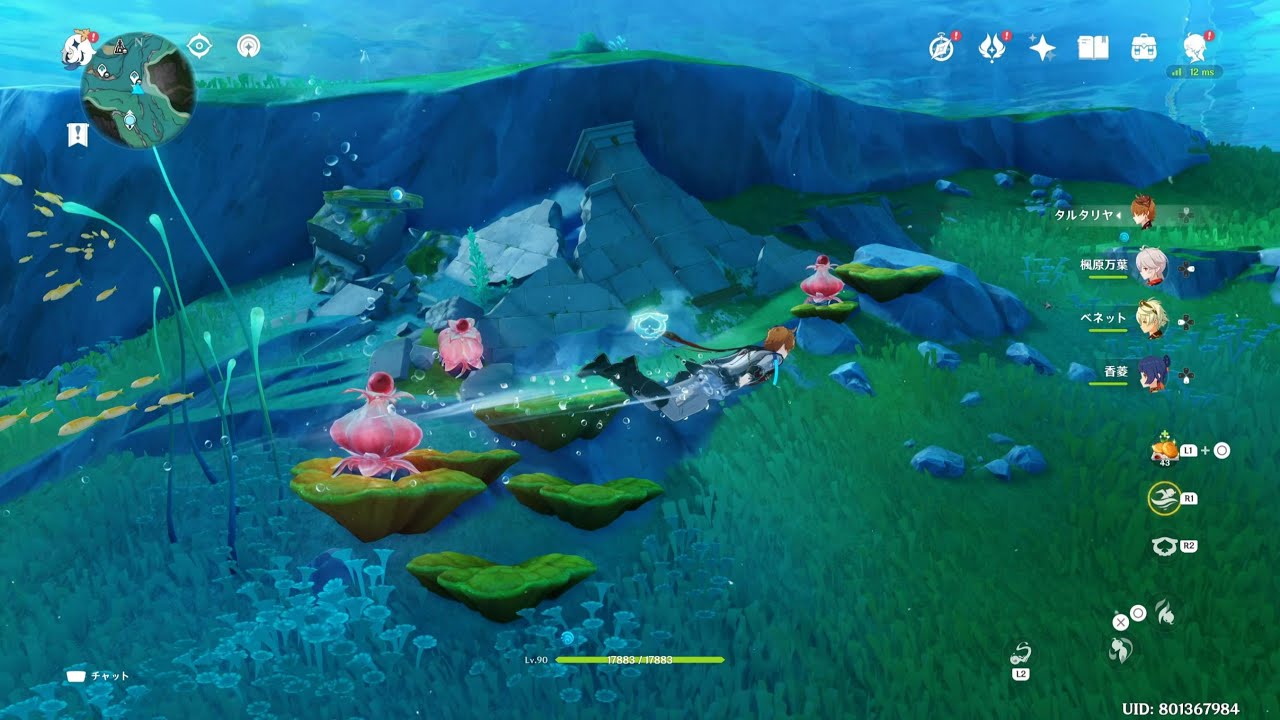Viewport: 1280px width, 720px height.
Task: Open the character profile head icon
Action: (1194, 47)
